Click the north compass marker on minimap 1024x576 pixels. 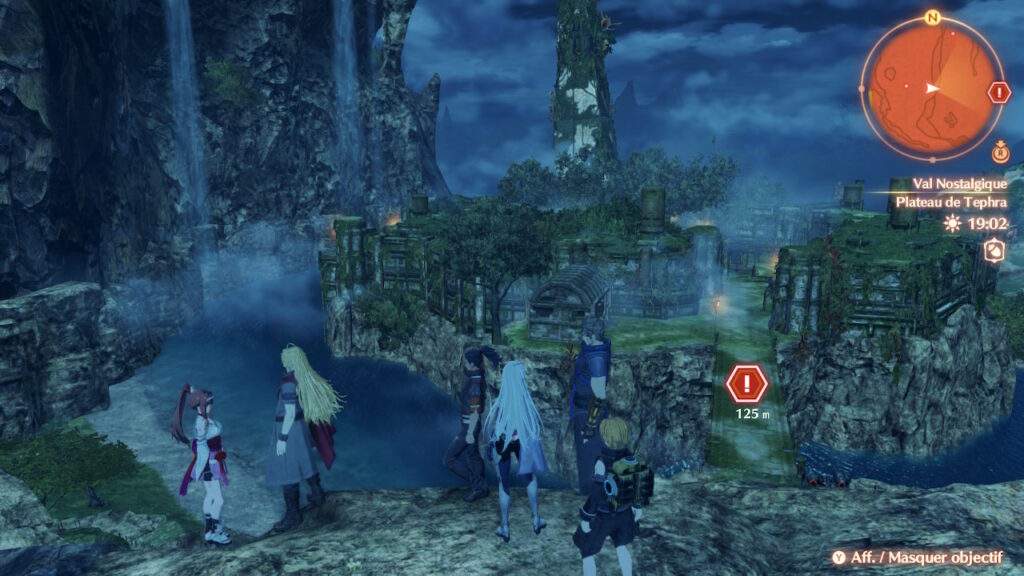point(932,17)
